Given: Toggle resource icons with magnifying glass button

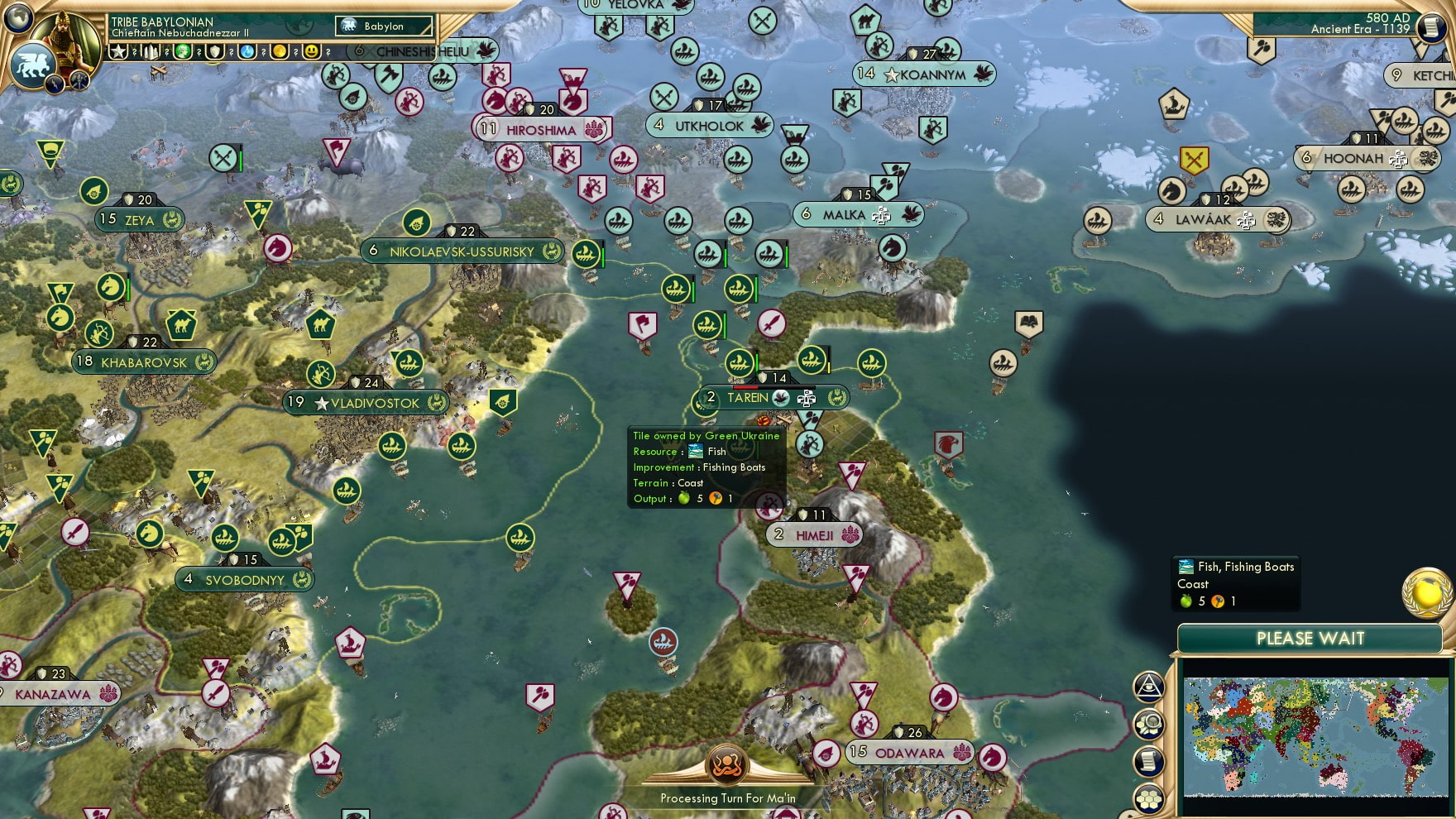Looking at the screenshot, I should click(1149, 722).
